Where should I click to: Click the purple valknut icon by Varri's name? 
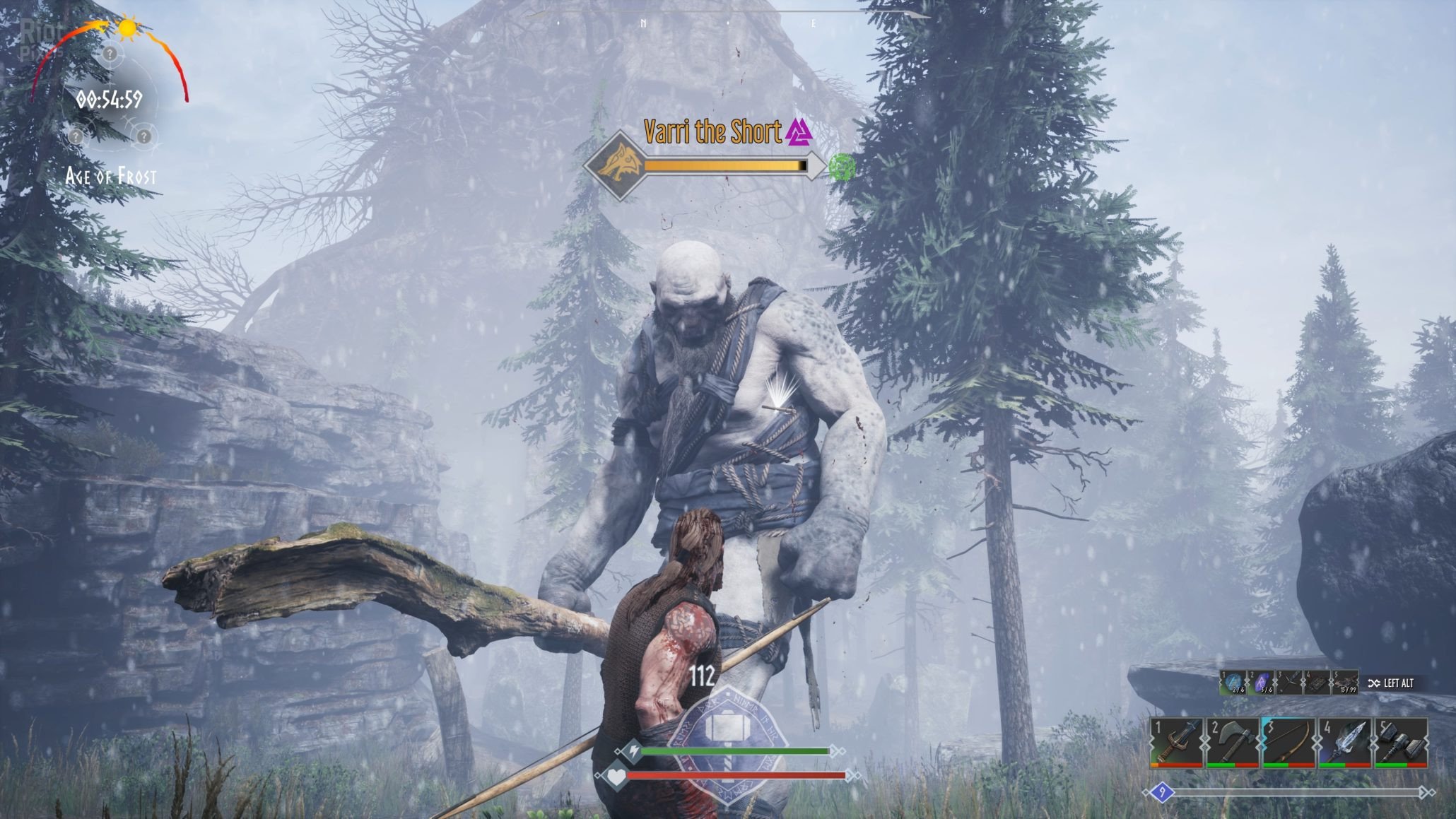pos(799,131)
